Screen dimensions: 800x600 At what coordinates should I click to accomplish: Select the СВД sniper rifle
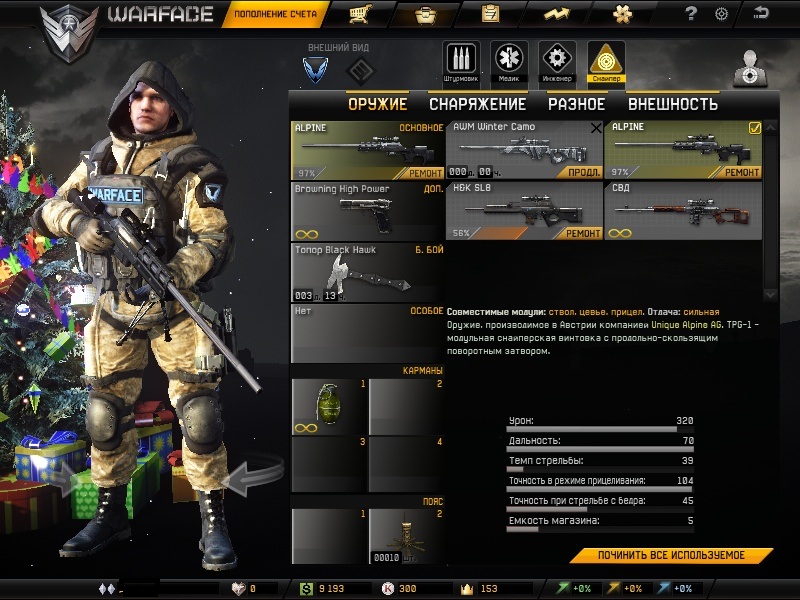point(683,210)
